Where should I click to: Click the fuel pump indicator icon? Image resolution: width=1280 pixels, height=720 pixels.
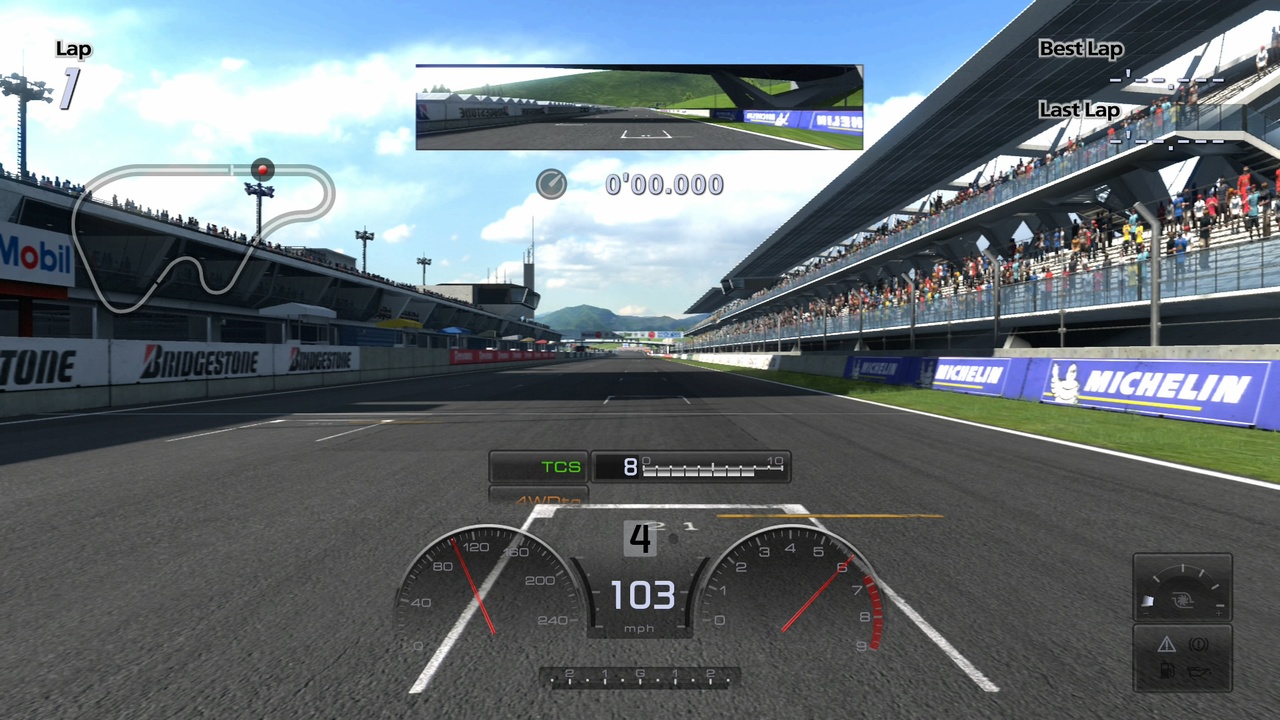[x=1167, y=670]
